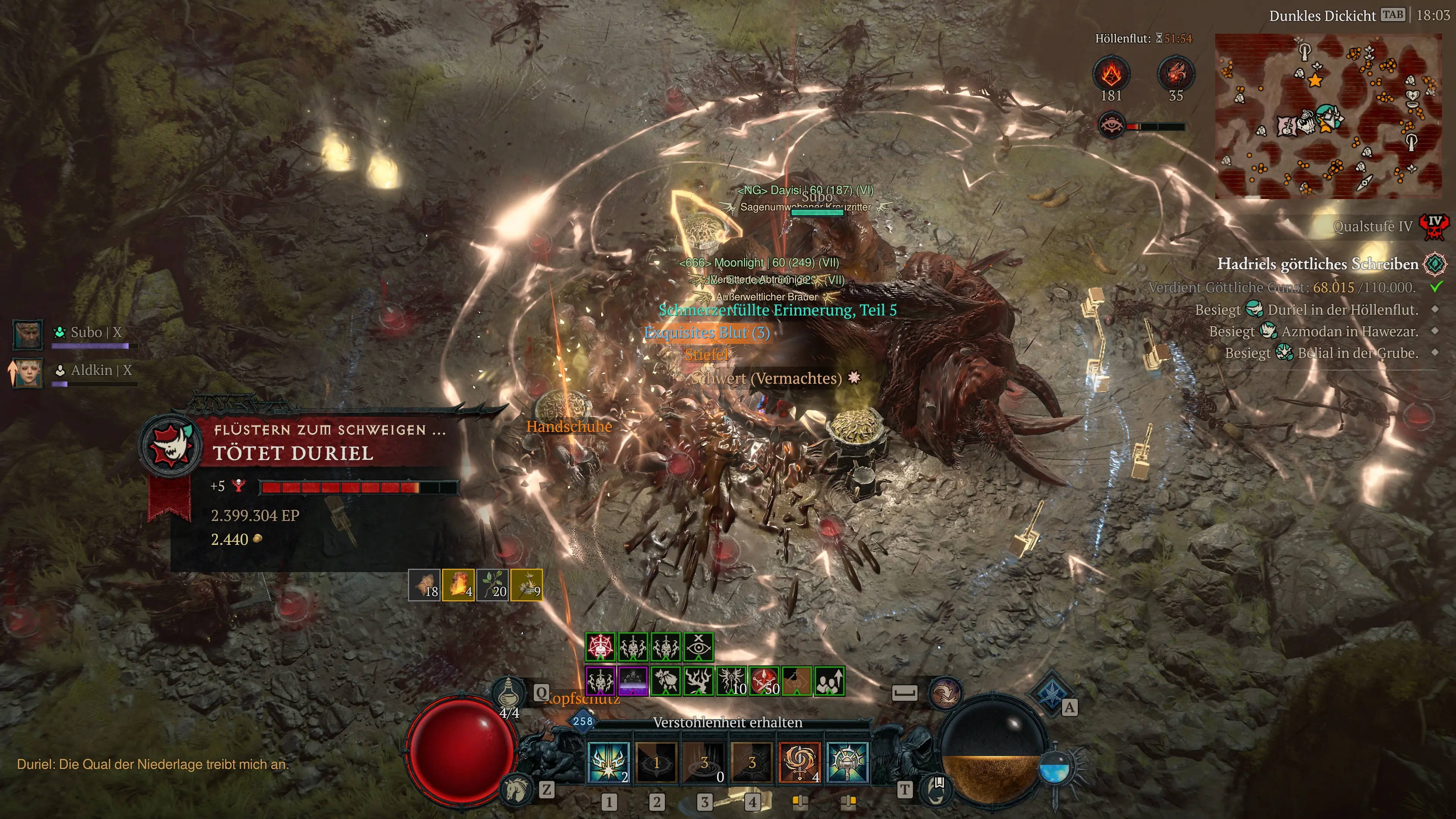Click the Qualstufe IV skull emblem
1456x819 pixels.
point(1434,227)
